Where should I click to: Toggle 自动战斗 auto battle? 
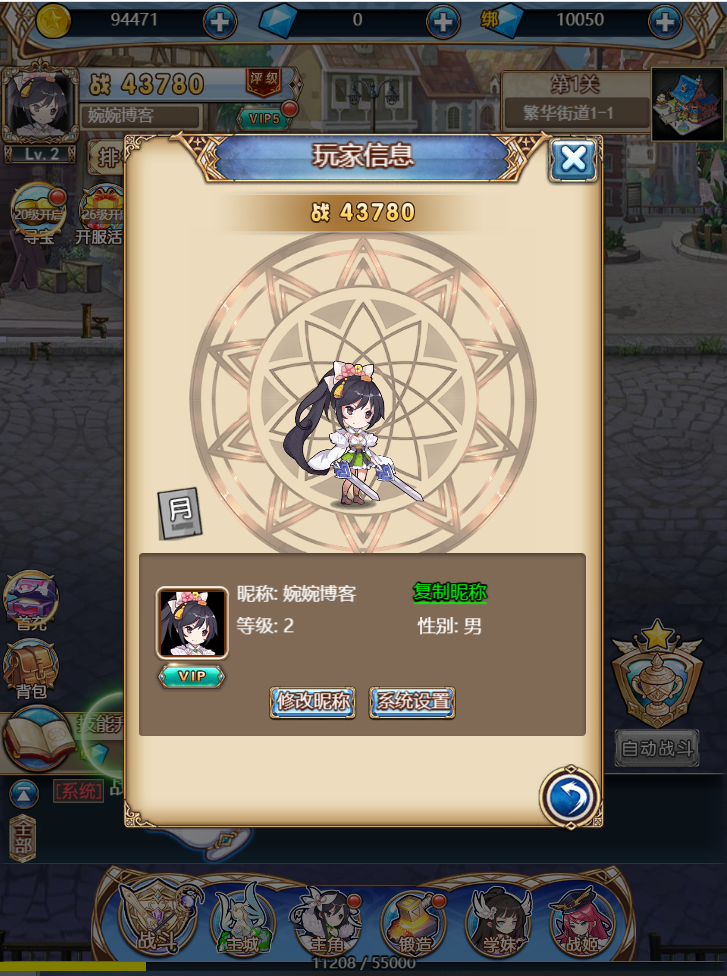click(656, 748)
